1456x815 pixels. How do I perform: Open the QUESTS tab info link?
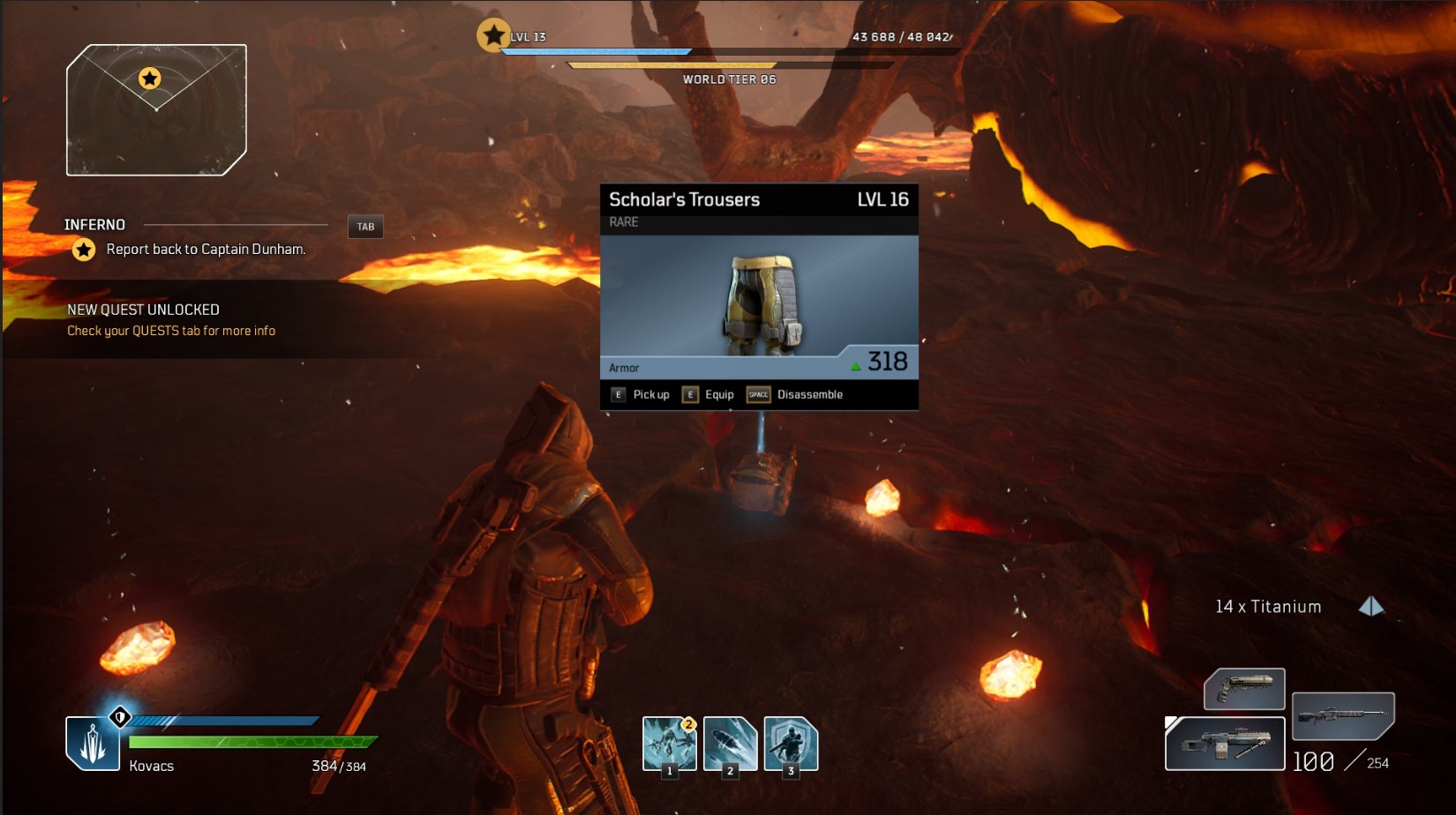click(x=170, y=330)
